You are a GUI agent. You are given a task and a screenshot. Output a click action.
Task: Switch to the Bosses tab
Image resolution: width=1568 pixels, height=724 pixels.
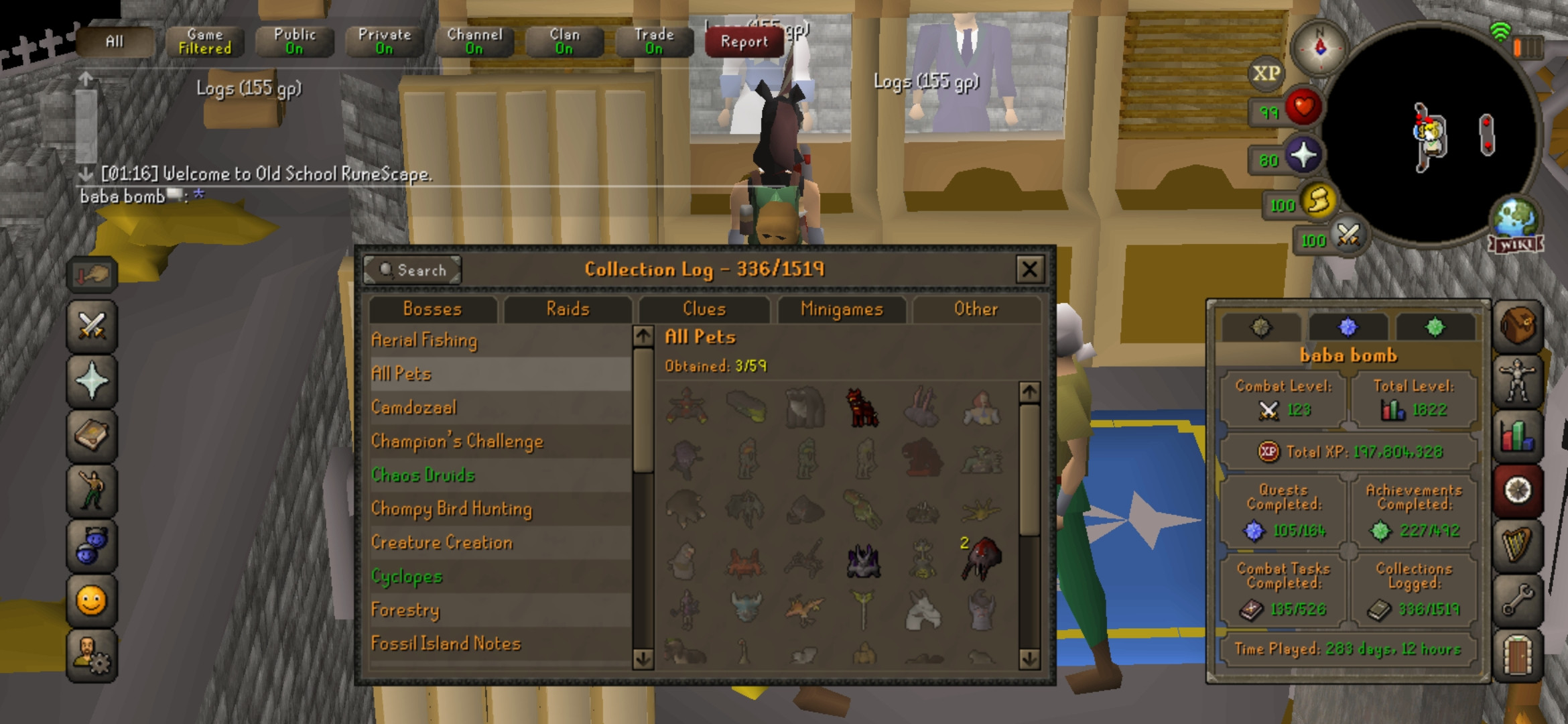click(432, 309)
